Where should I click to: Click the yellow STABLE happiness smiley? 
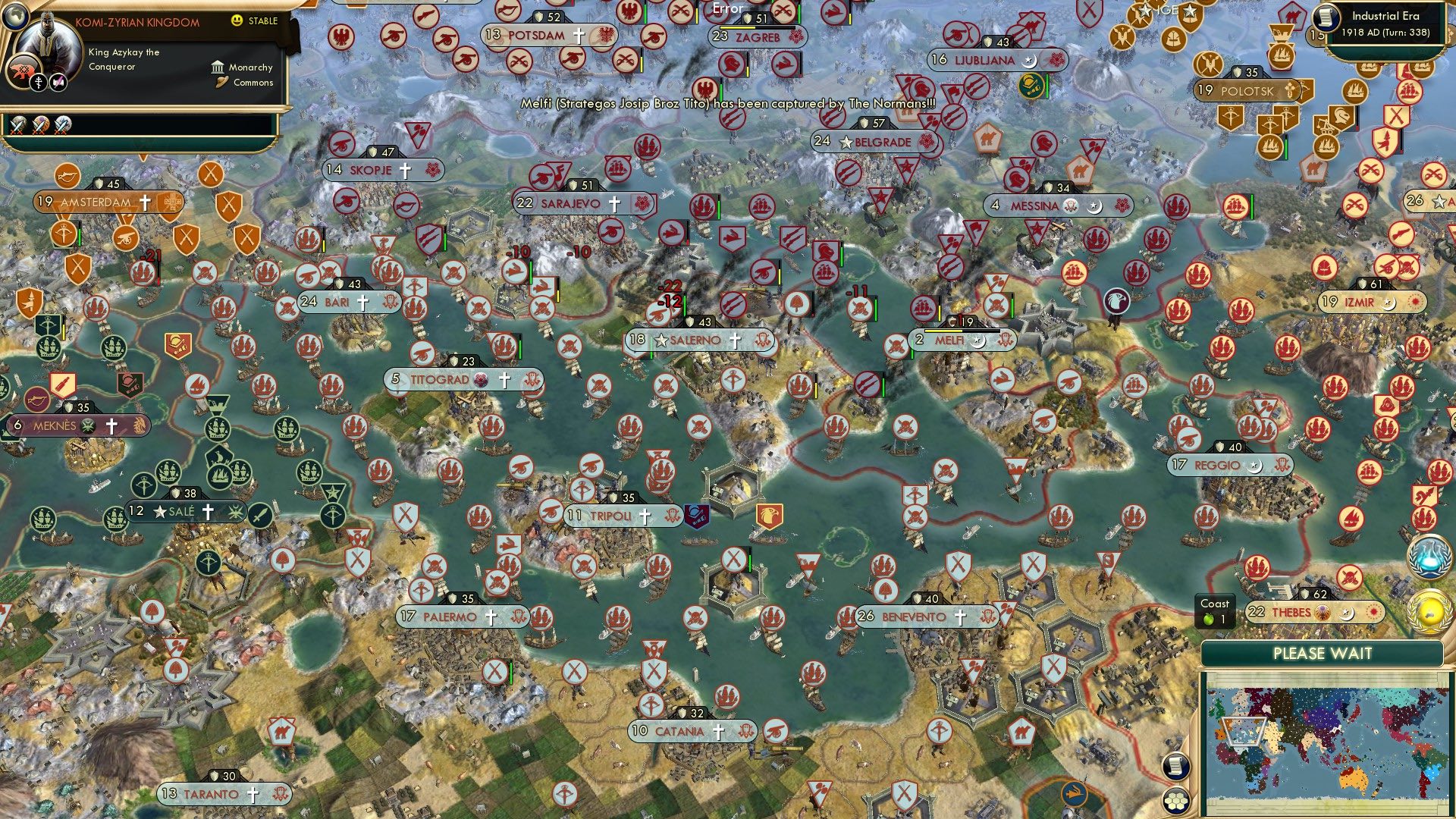point(238,21)
